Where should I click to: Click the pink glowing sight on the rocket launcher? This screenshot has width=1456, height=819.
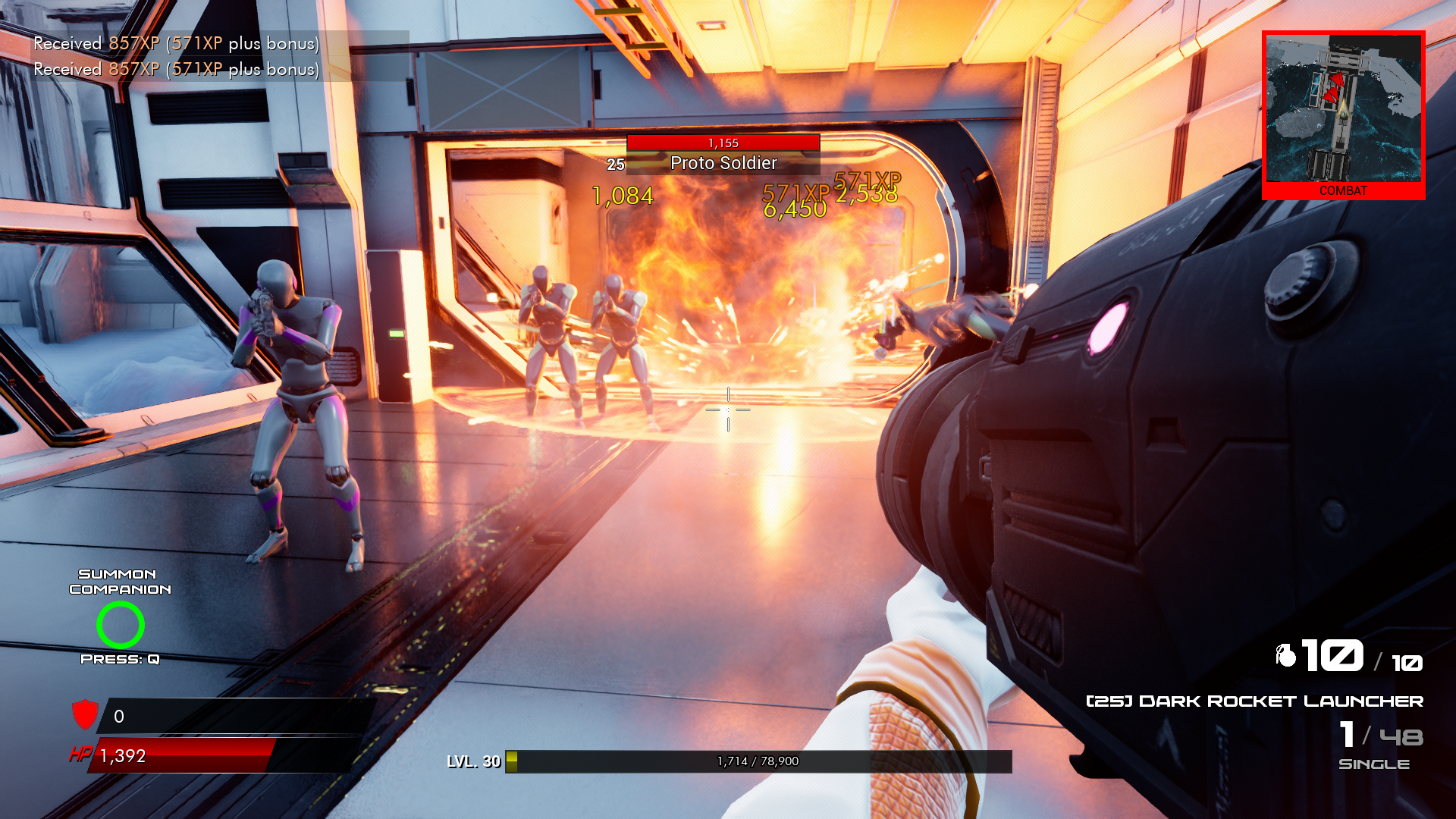(x=1109, y=326)
